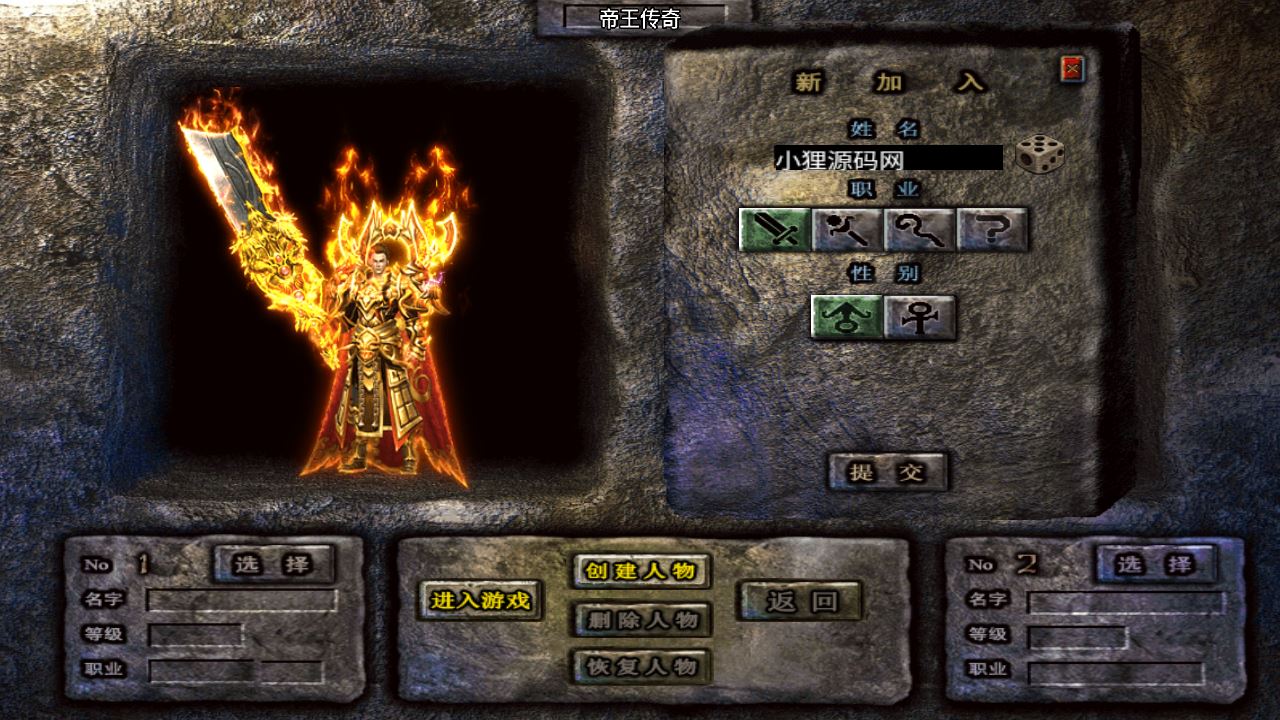The width and height of the screenshot is (1280, 720).
Task: Click 选择 for character slot No 2
Action: click(x=1155, y=564)
